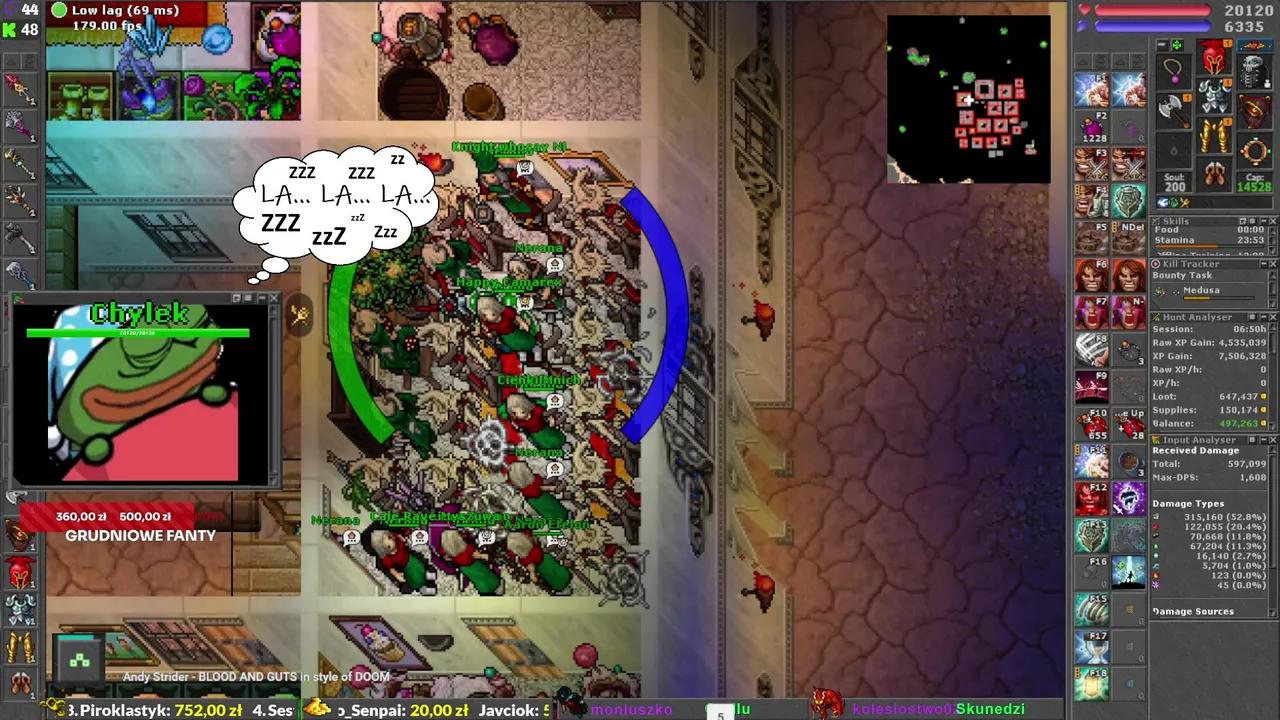Toggle the pin icon on Input Analyser header

coord(1251,439)
